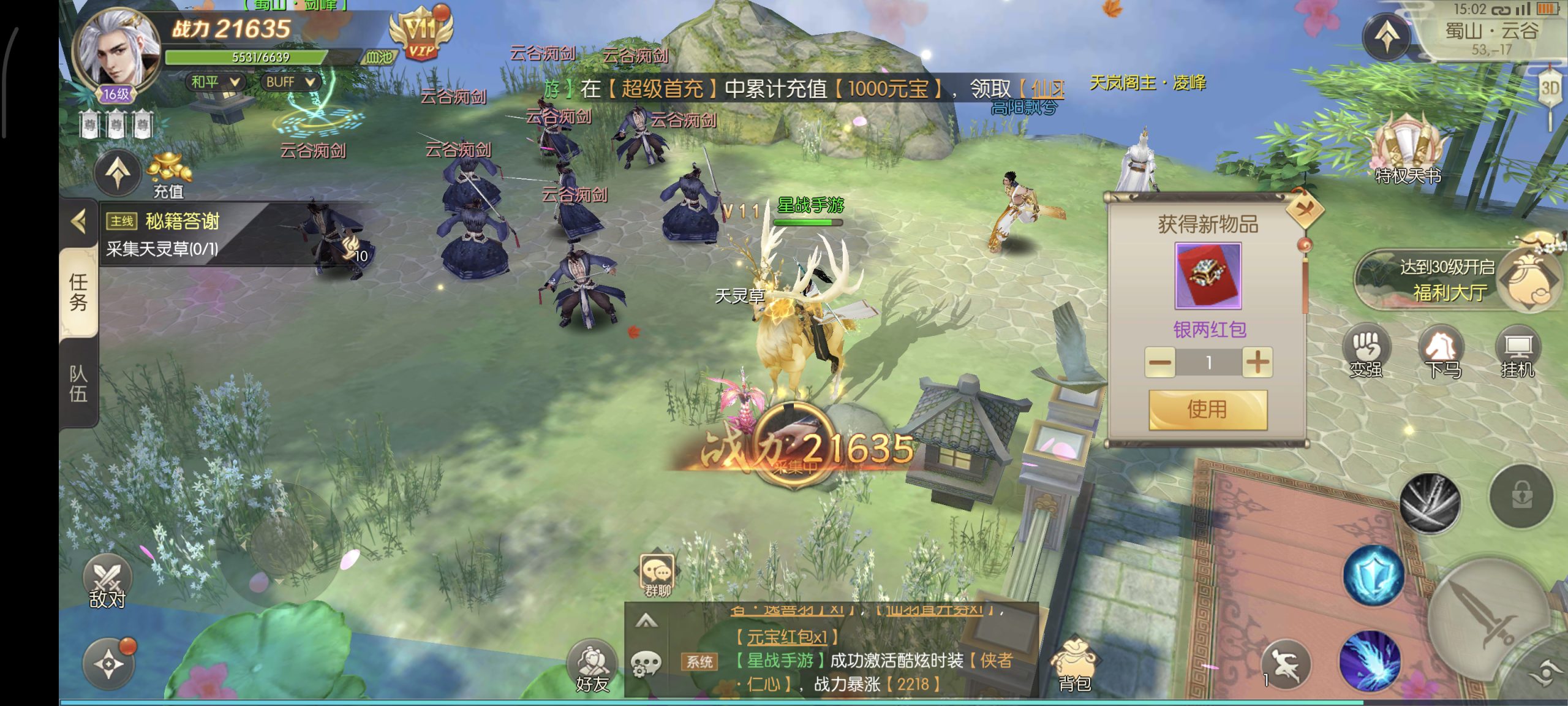
Task: Open the 好友 friends list
Action: 592,668
